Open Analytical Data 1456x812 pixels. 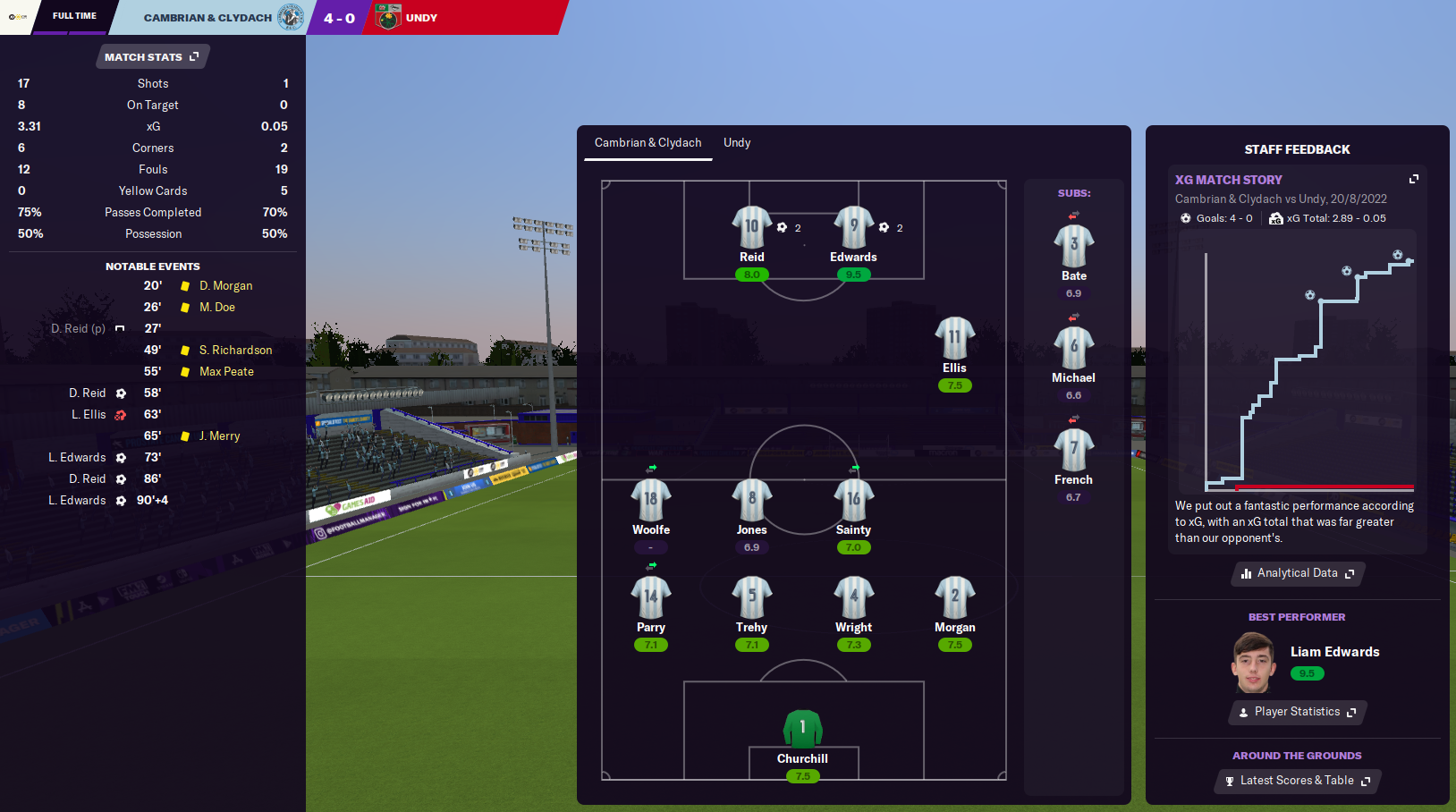point(1298,573)
